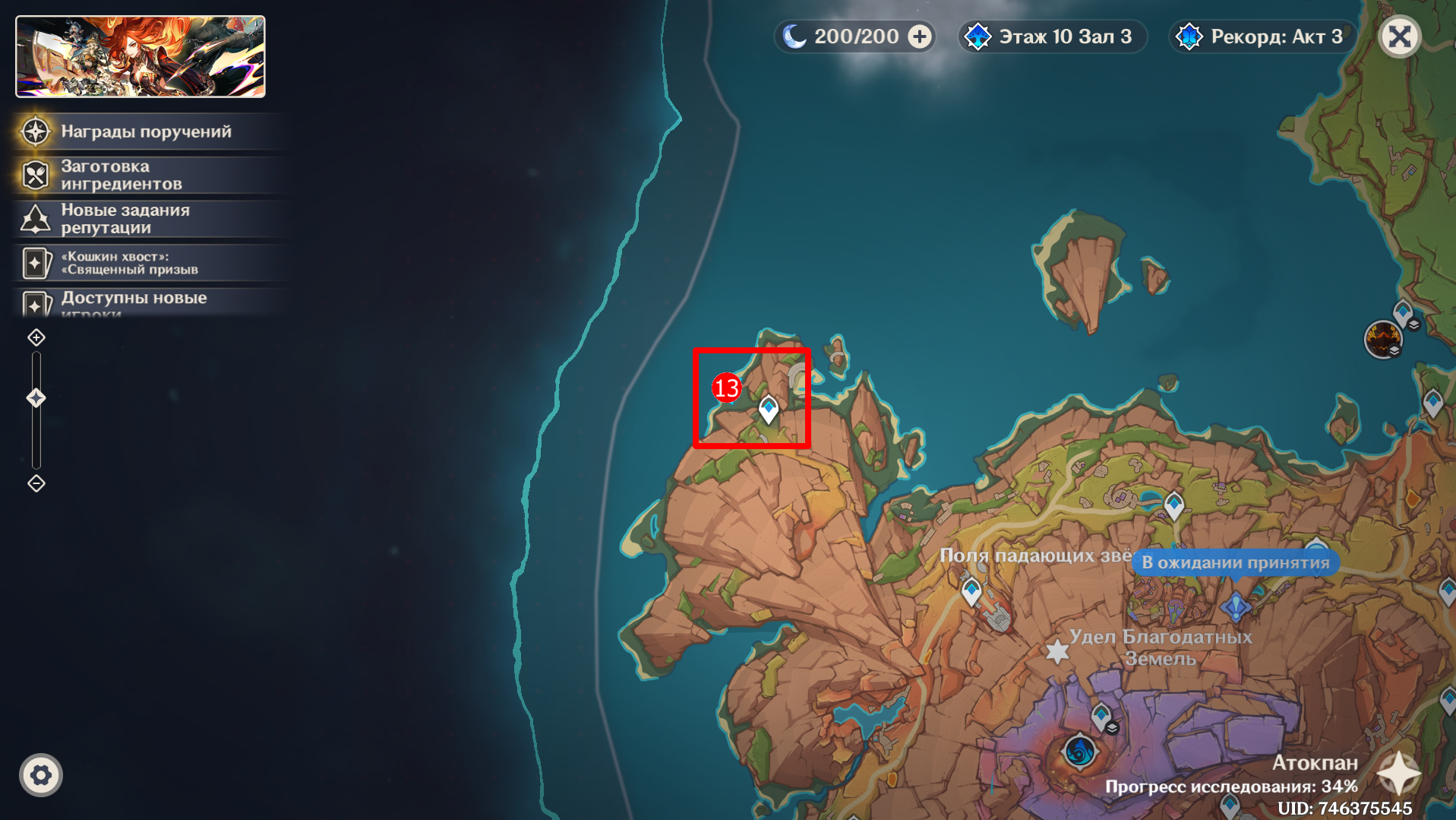Zoom out the map with the minus diamond
1456x820 pixels.
(x=36, y=483)
